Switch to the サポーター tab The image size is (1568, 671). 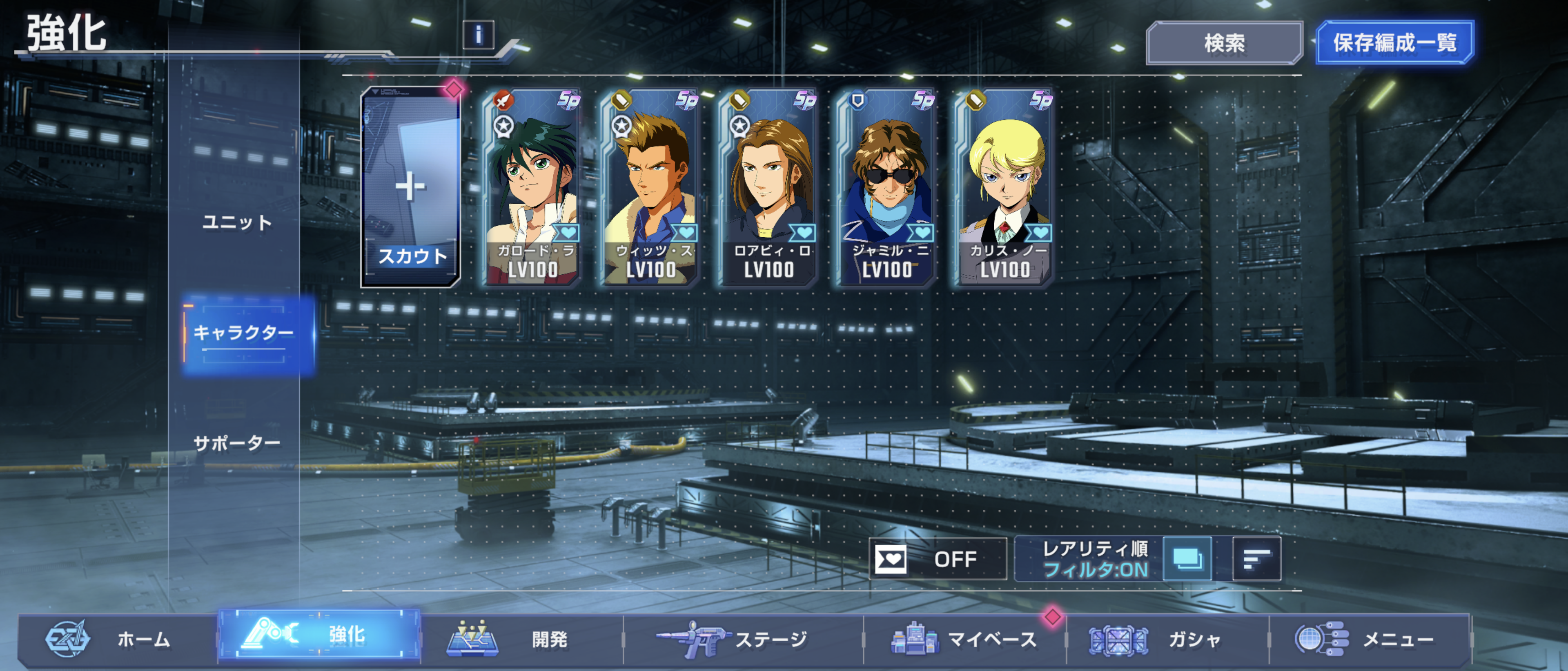pyautogui.click(x=237, y=443)
